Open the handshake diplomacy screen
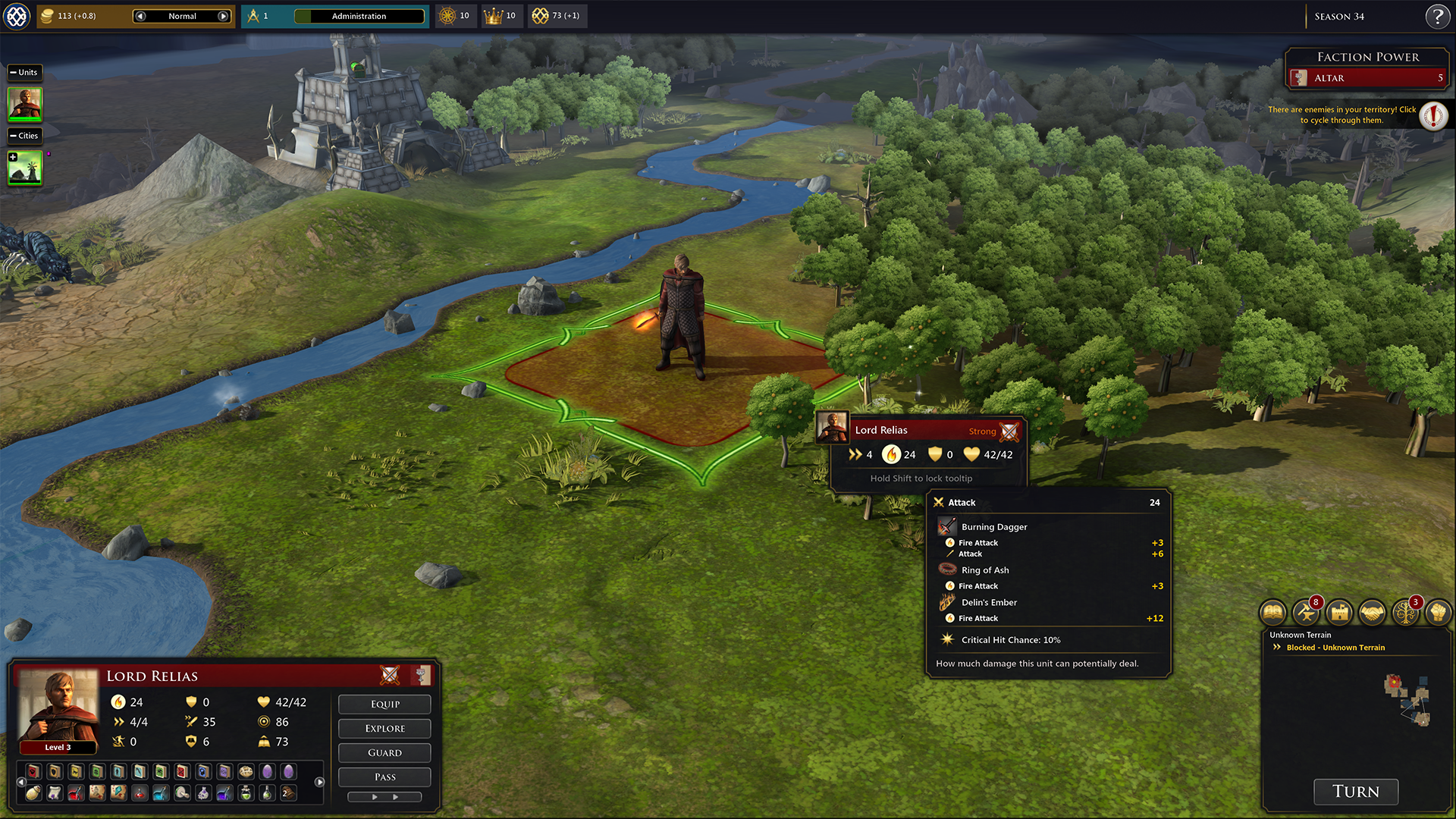 click(1372, 612)
